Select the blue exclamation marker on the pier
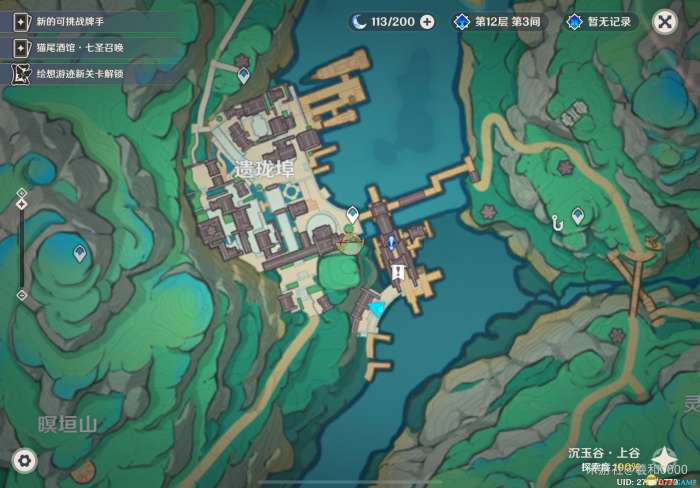700x488 pixels. pyautogui.click(x=391, y=241)
